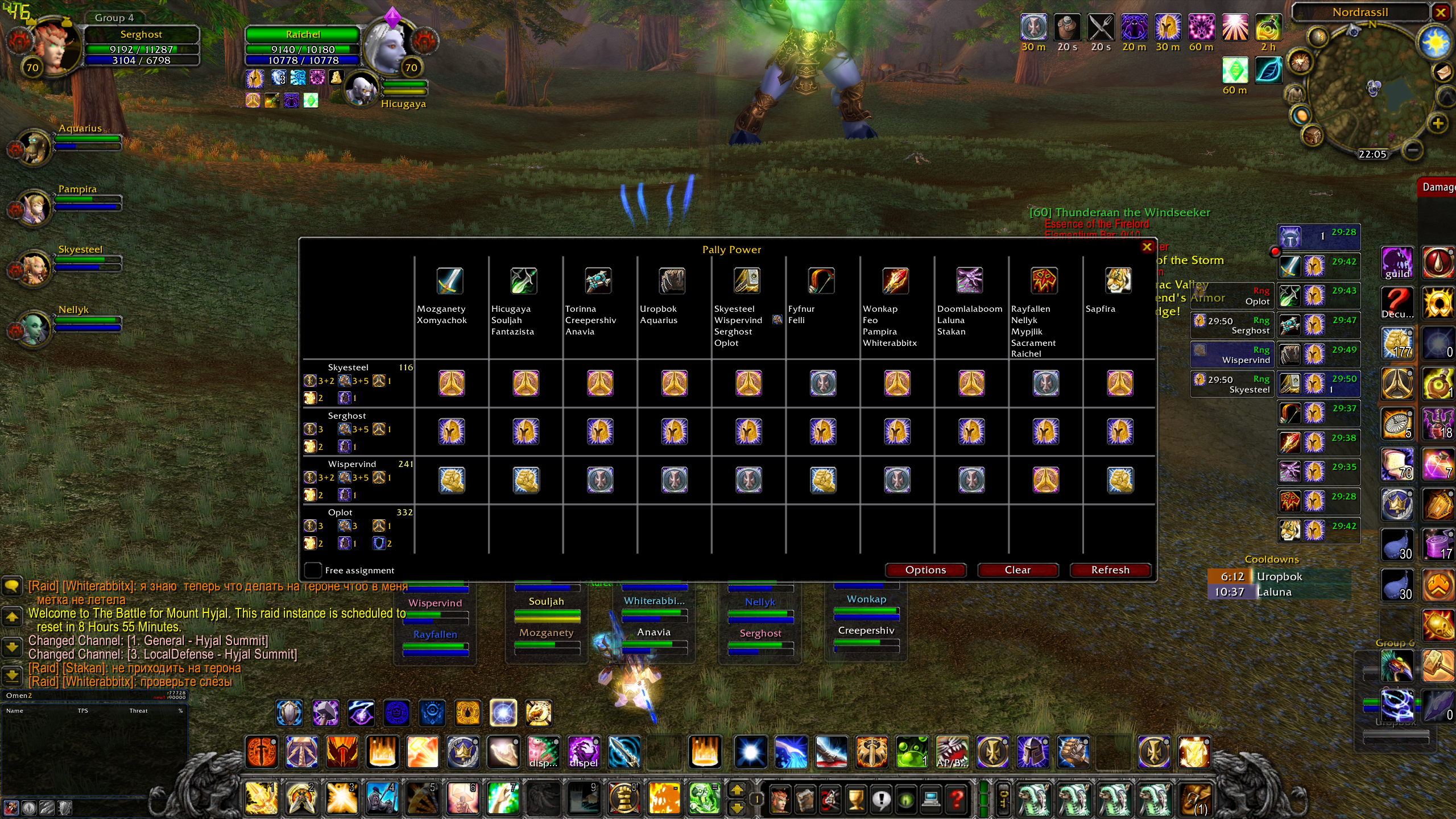Zoom out the minimap with minus button
This screenshot has height=819, width=1456.
click(x=1413, y=150)
